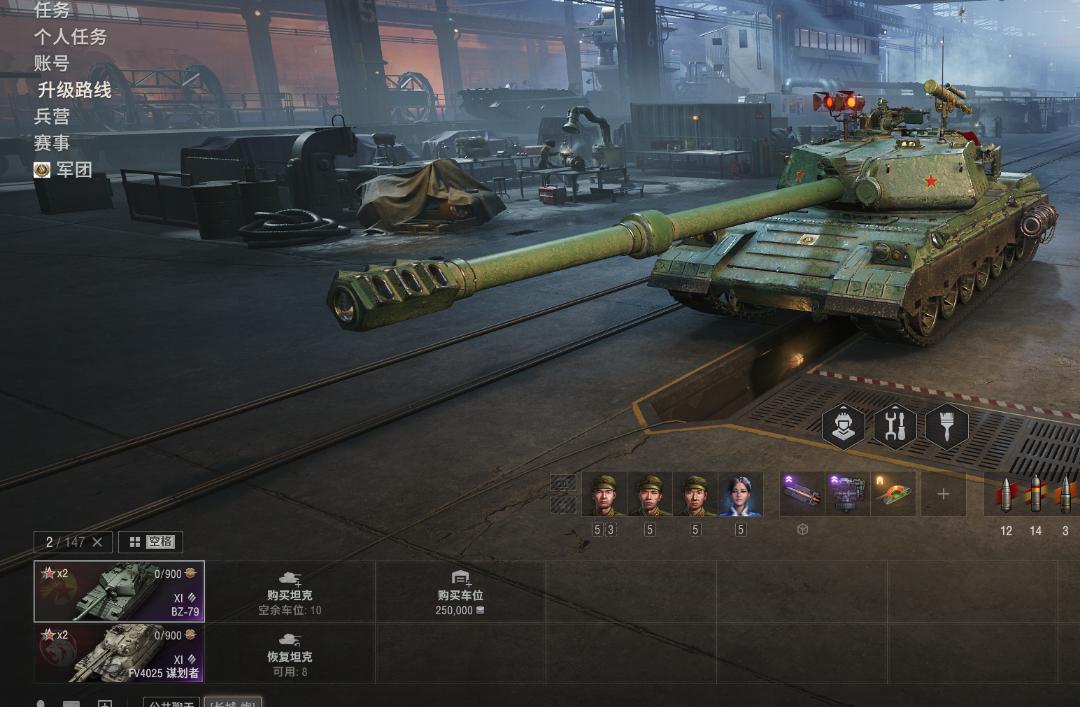Select the shell slot showing 14 rounds

coord(1036,494)
